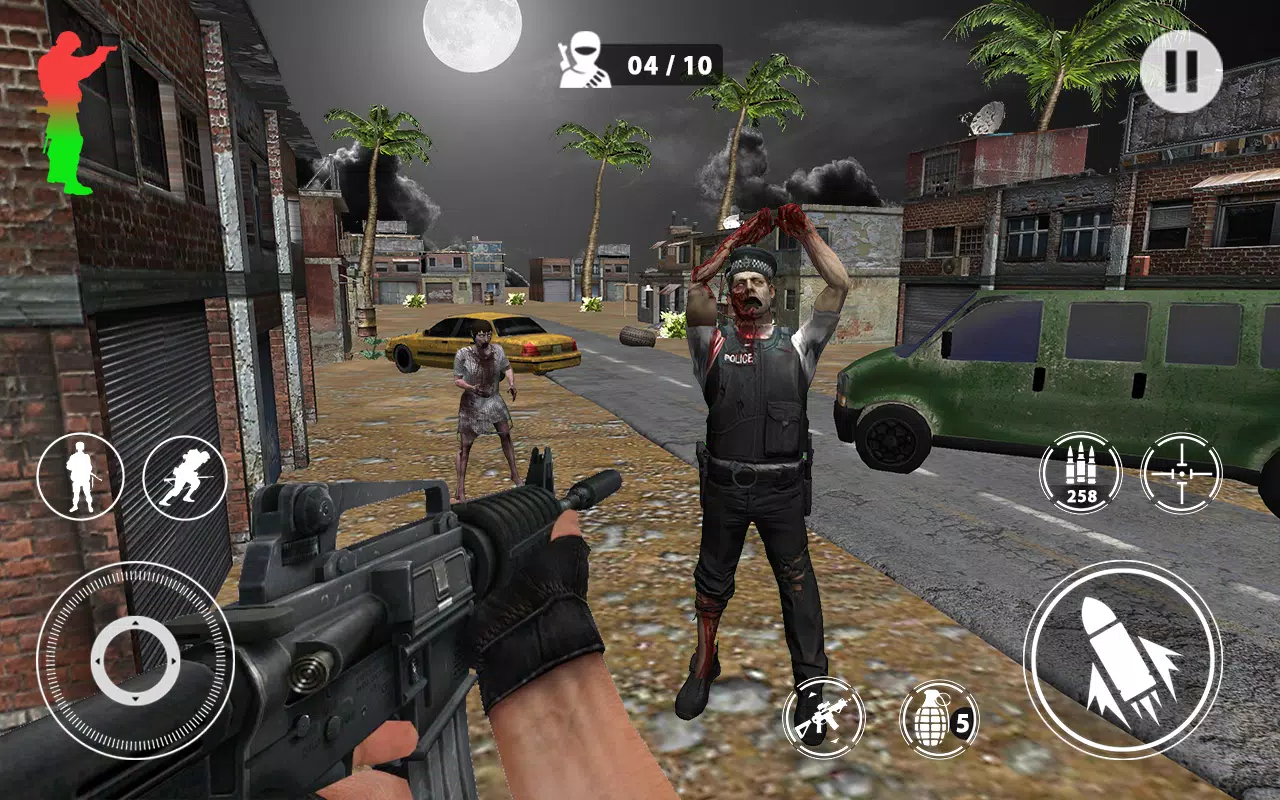The width and height of the screenshot is (1280, 800).
Task: Pause the game
Action: tap(1181, 71)
